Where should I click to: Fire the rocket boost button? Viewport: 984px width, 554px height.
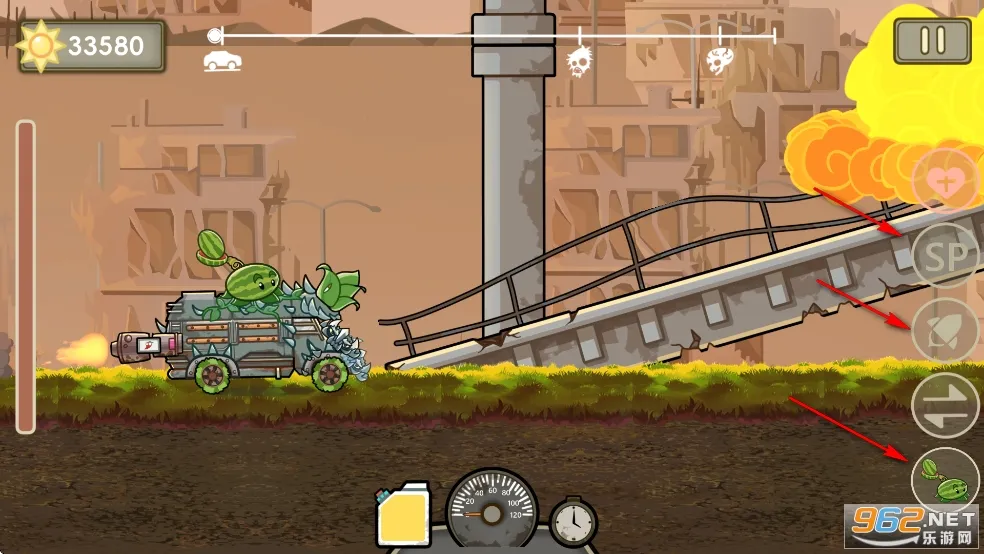click(945, 331)
